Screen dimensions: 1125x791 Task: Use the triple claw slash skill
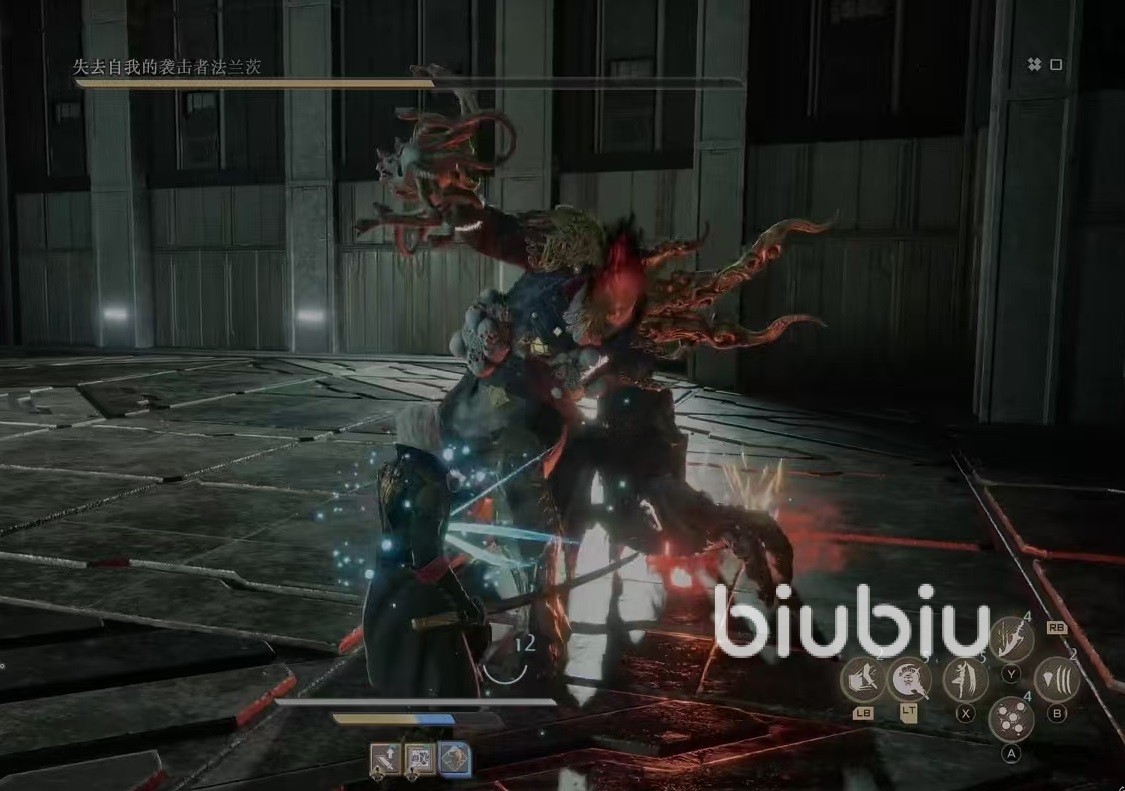[x=1056, y=679]
